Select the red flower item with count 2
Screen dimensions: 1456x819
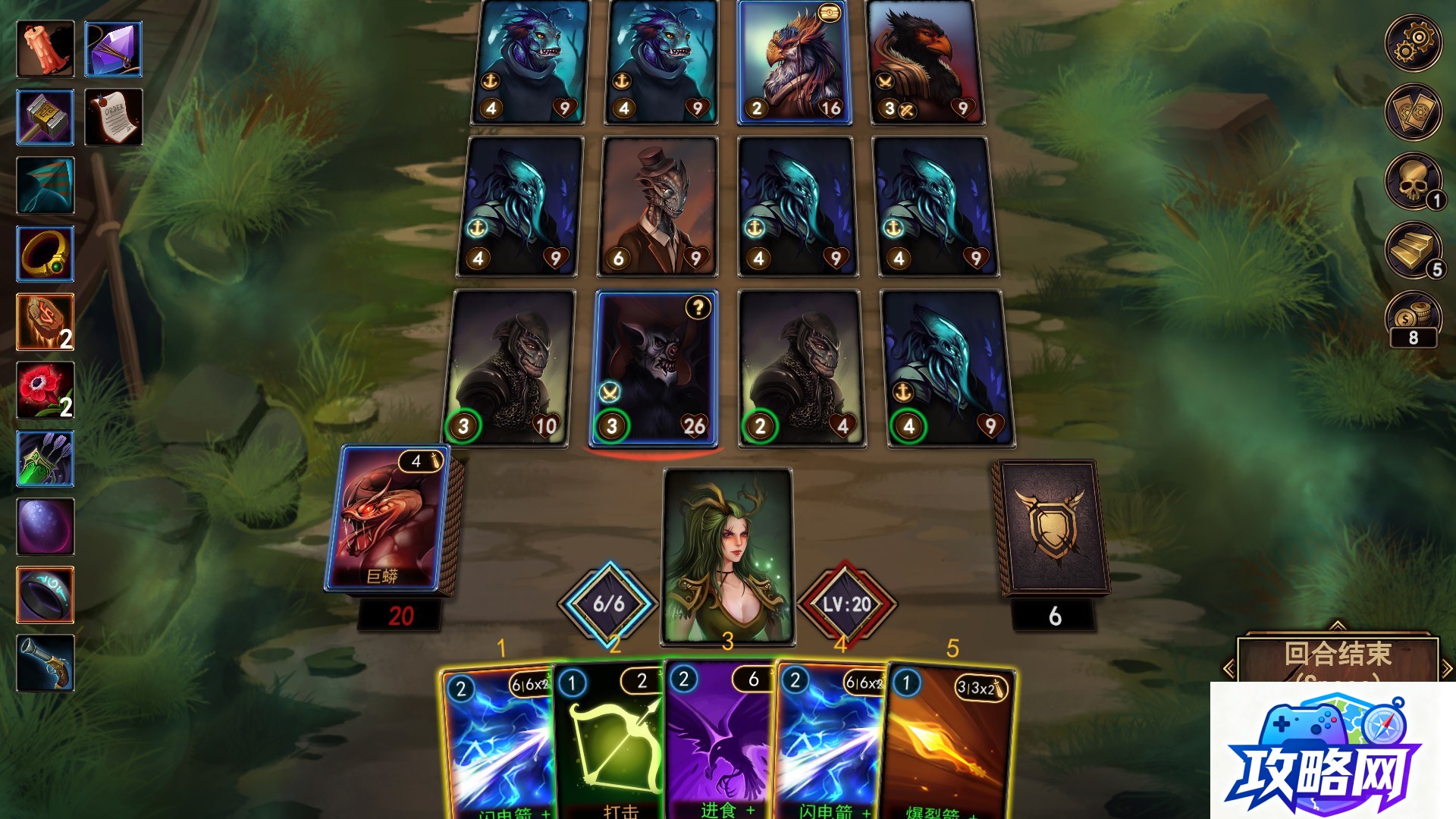44,391
